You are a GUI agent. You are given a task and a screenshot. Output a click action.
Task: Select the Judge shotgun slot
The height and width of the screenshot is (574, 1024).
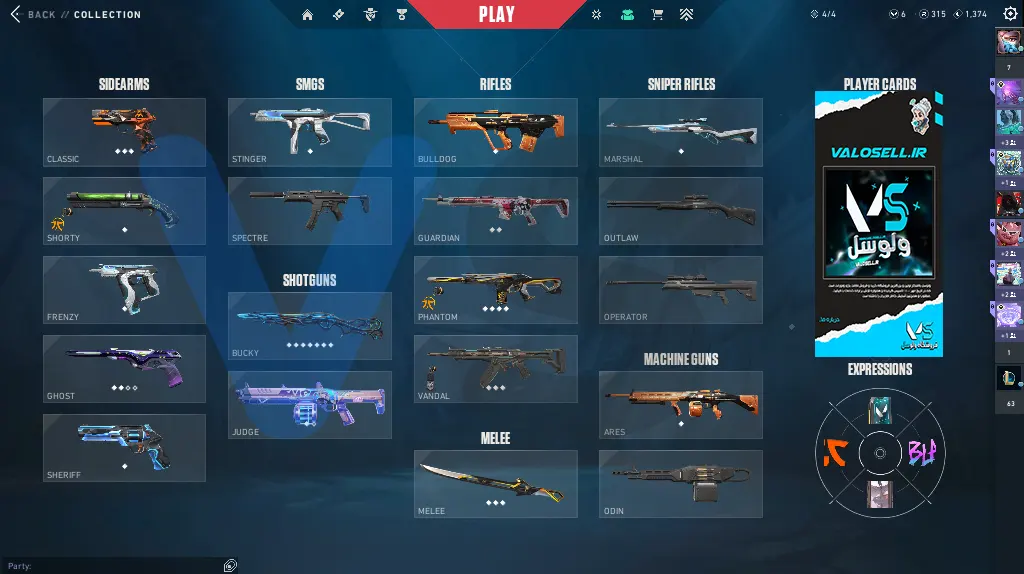tap(309, 405)
